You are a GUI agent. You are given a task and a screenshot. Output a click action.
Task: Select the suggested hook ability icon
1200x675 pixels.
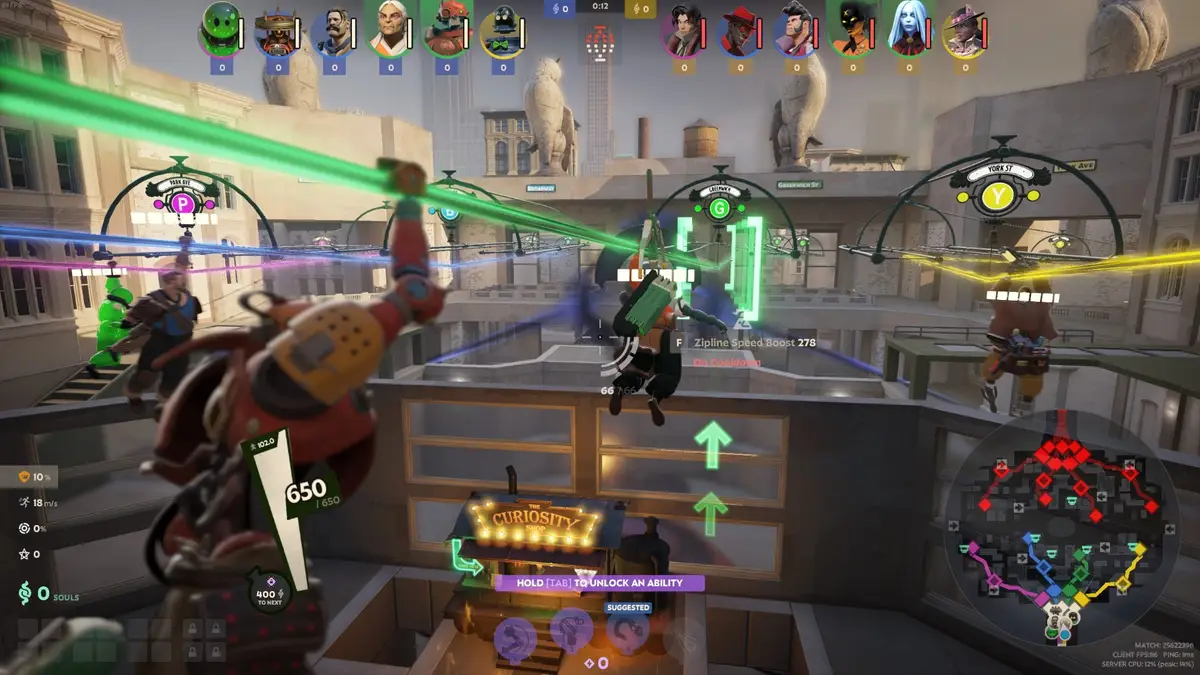[x=628, y=632]
